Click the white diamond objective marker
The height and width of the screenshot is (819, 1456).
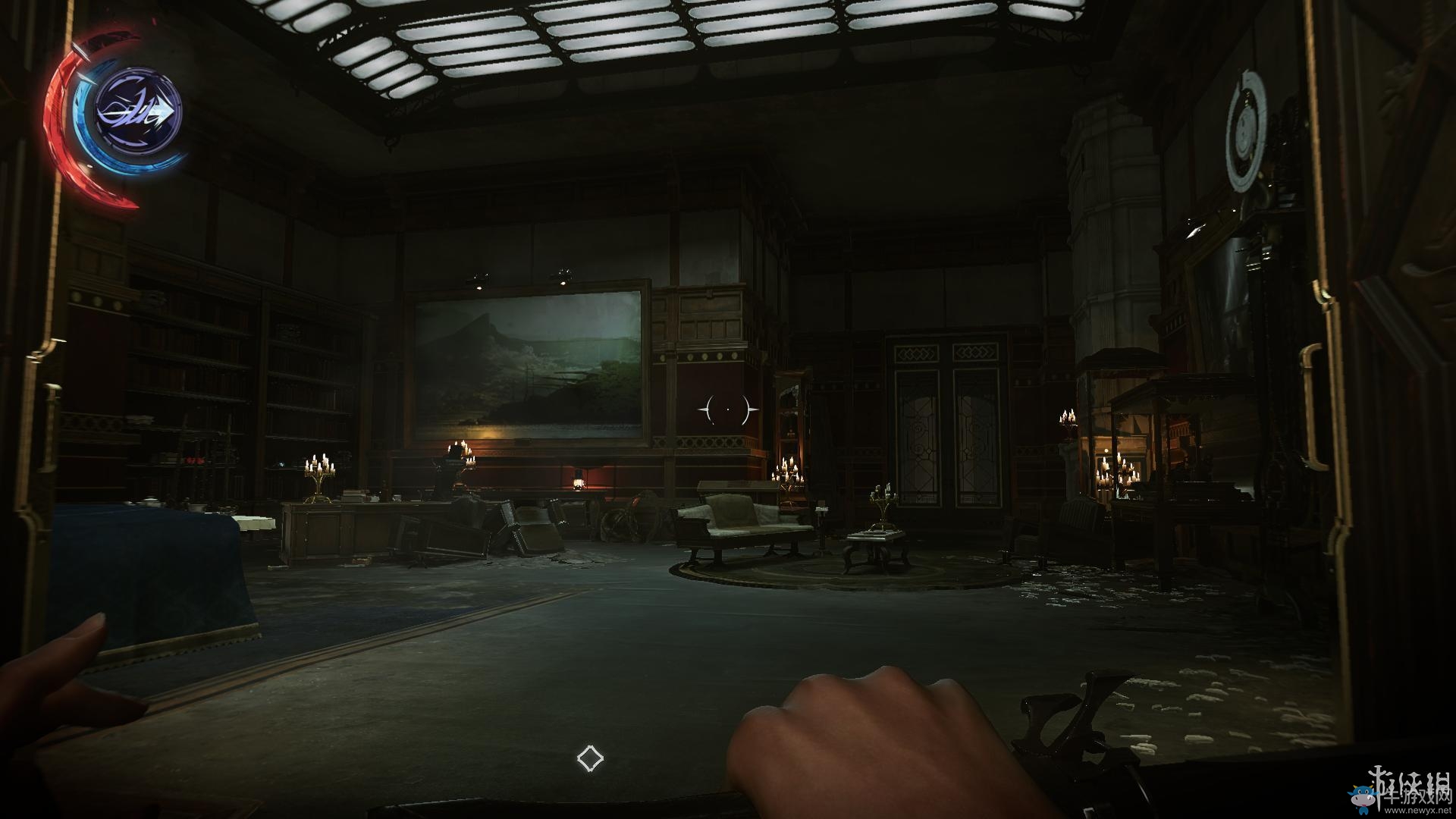590,758
